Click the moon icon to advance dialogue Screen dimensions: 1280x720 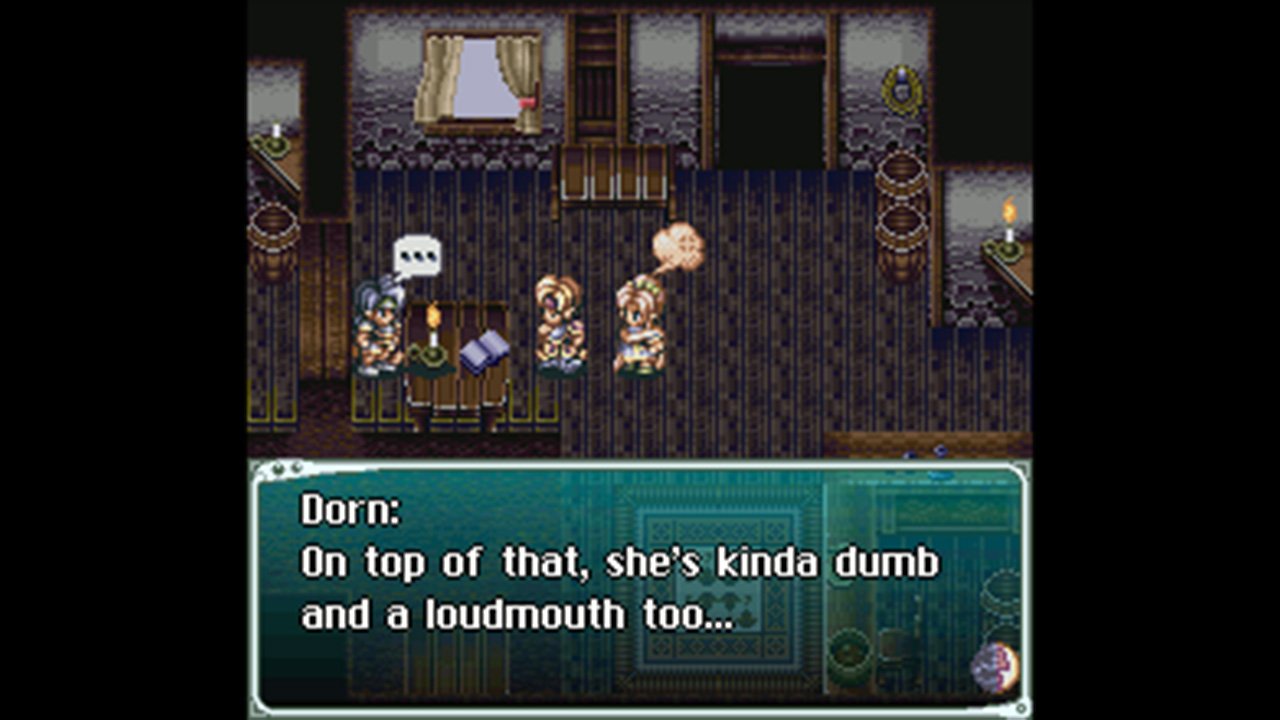pyautogui.click(x=994, y=667)
